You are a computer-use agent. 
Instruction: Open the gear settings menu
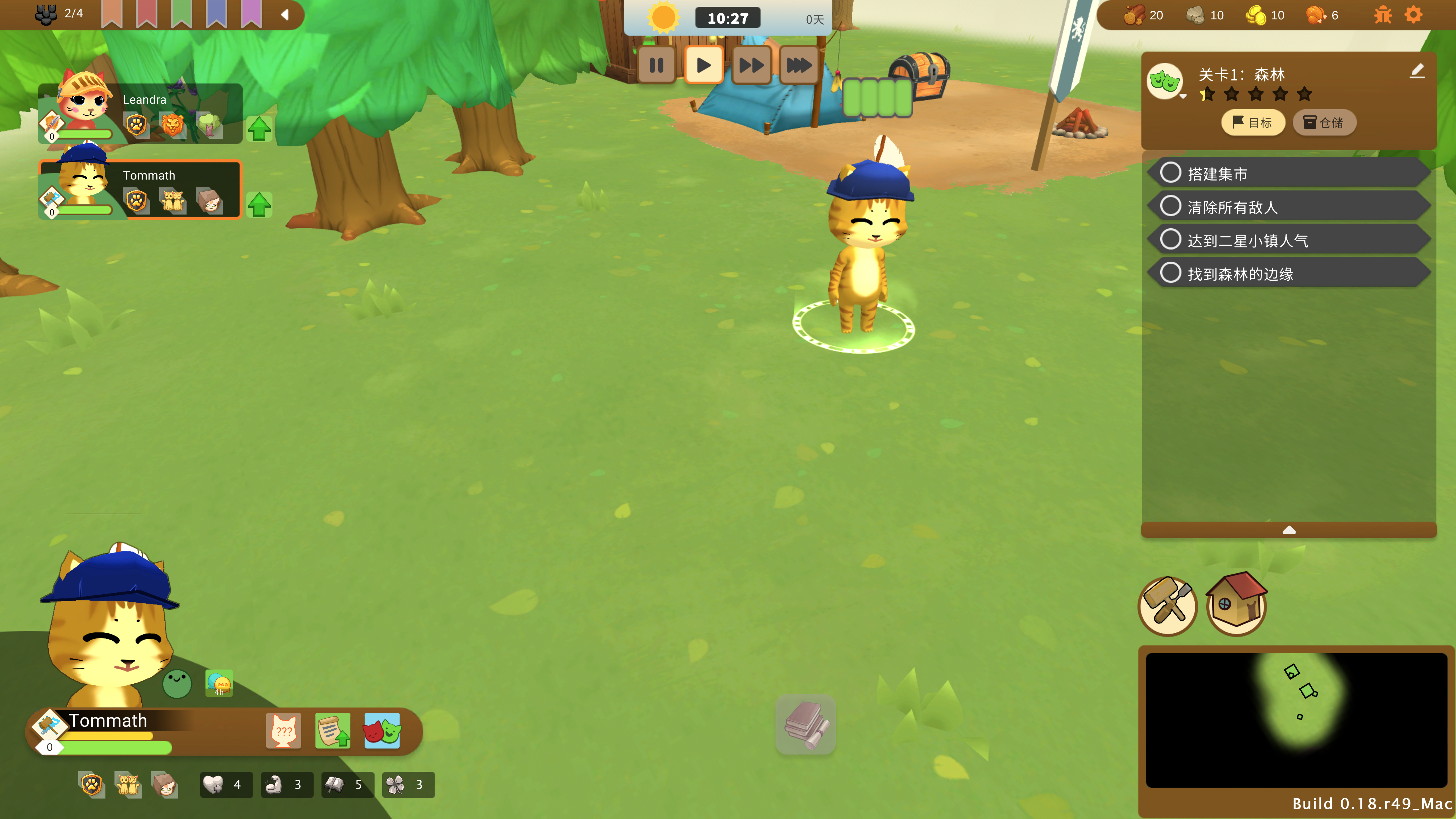pyautogui.click(x=1413, y=15)
